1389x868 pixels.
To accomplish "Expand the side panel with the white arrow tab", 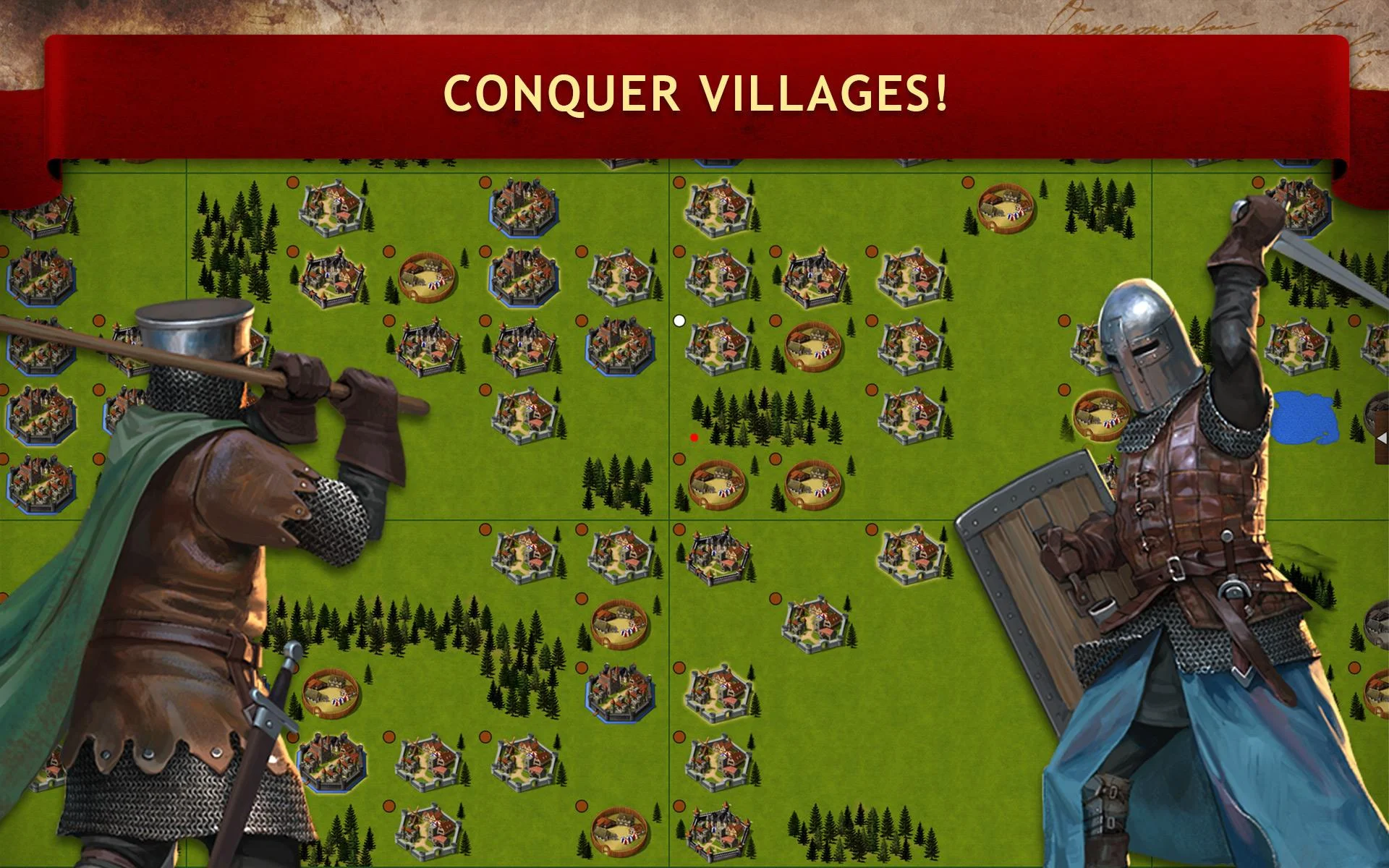I will tap(1382, 438).
